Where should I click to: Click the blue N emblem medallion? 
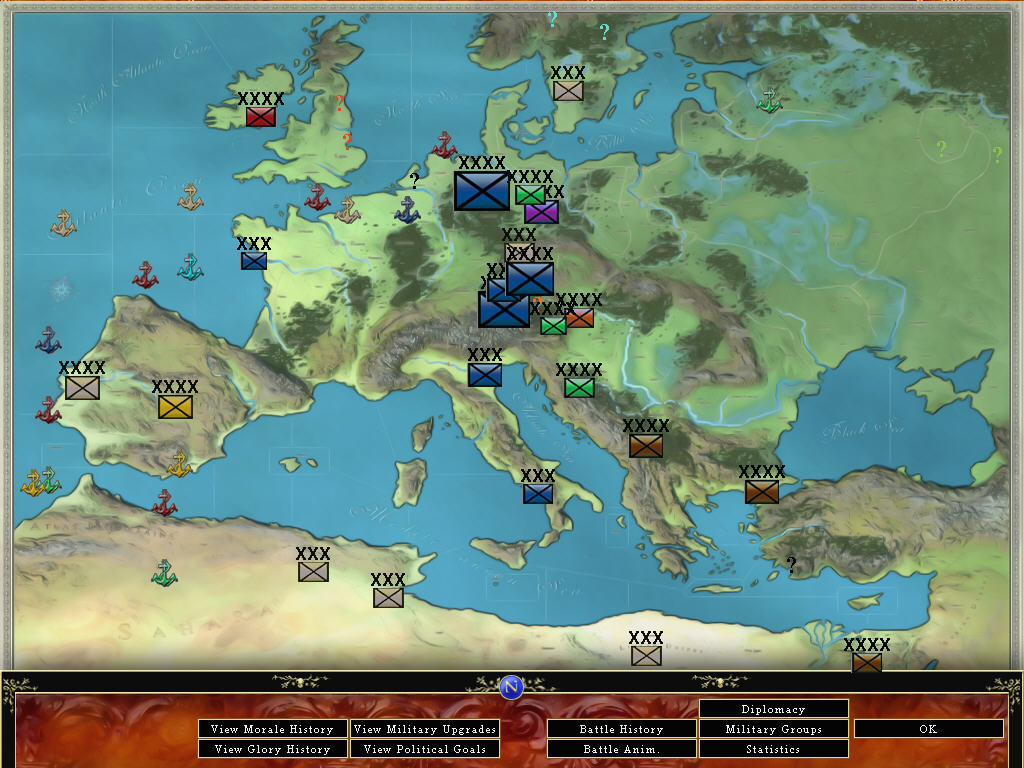(511, 686)
